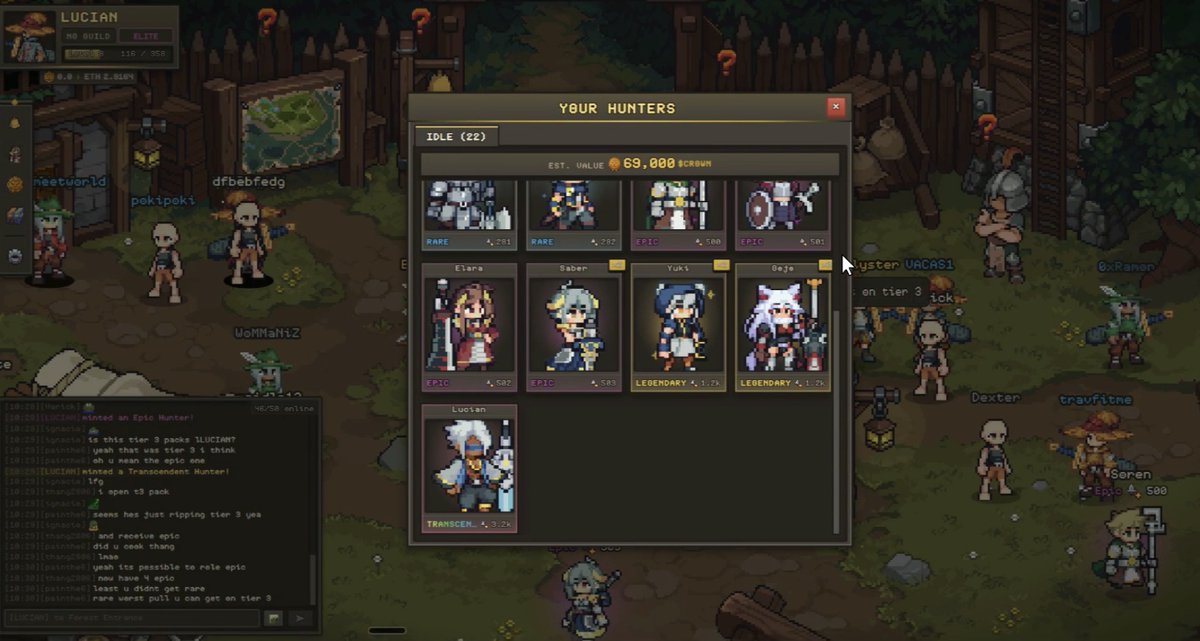Screen dimensions: 1200x641
Task: Open the hunter character icon in sidebar
Action: click(x=15, y=154)
